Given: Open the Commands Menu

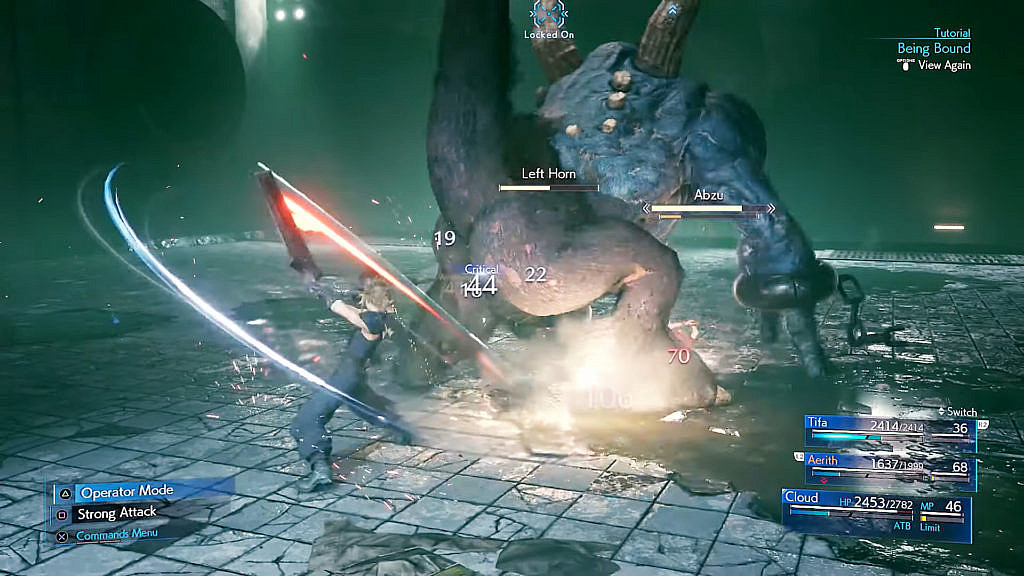Looking at the screenshot, I should point(117,534).
